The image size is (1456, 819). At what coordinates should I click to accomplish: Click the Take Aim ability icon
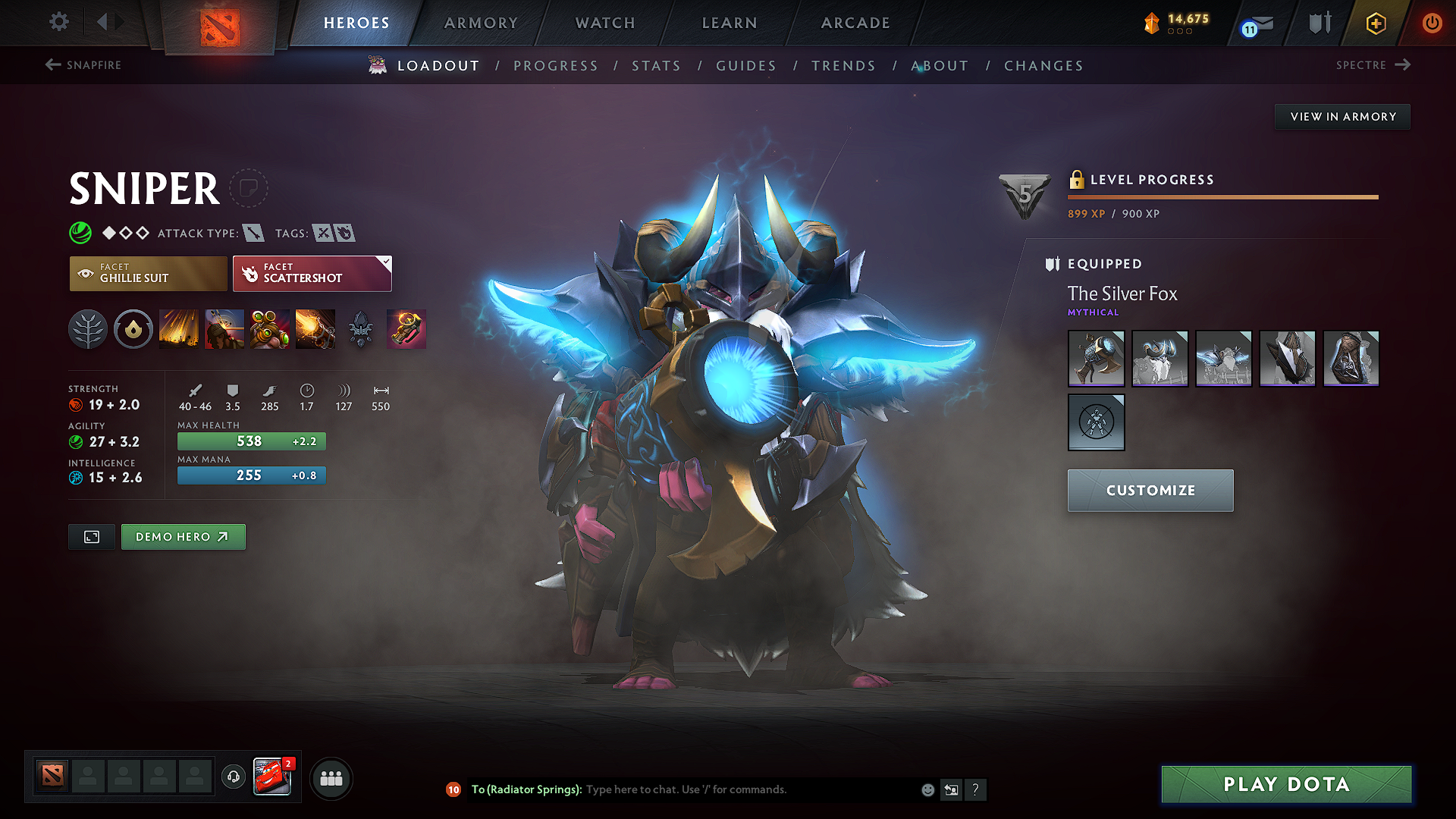pos(269,328)
